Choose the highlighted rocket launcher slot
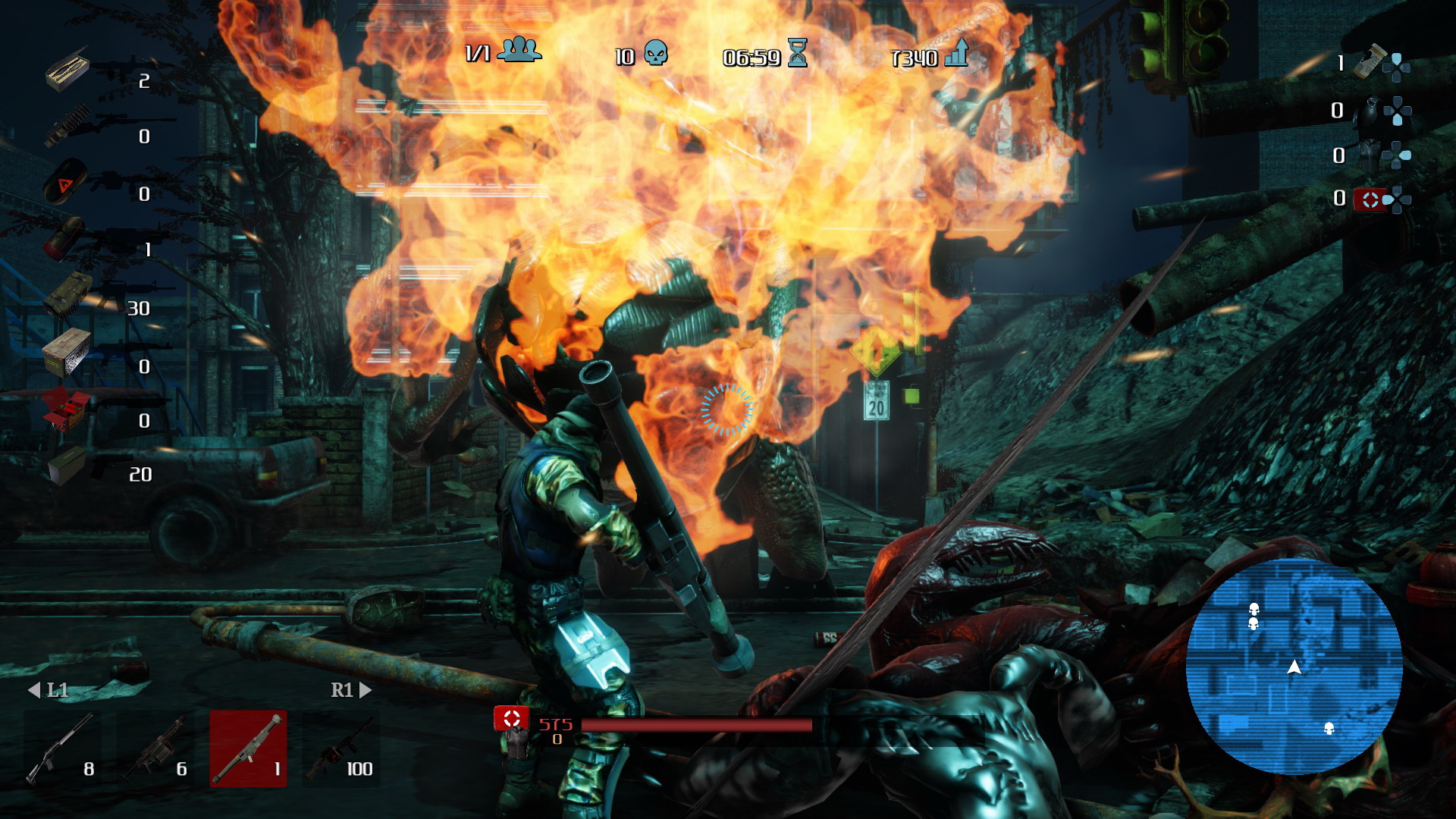Viewport: 1456px width, 819px height. [x=248, y=749]
